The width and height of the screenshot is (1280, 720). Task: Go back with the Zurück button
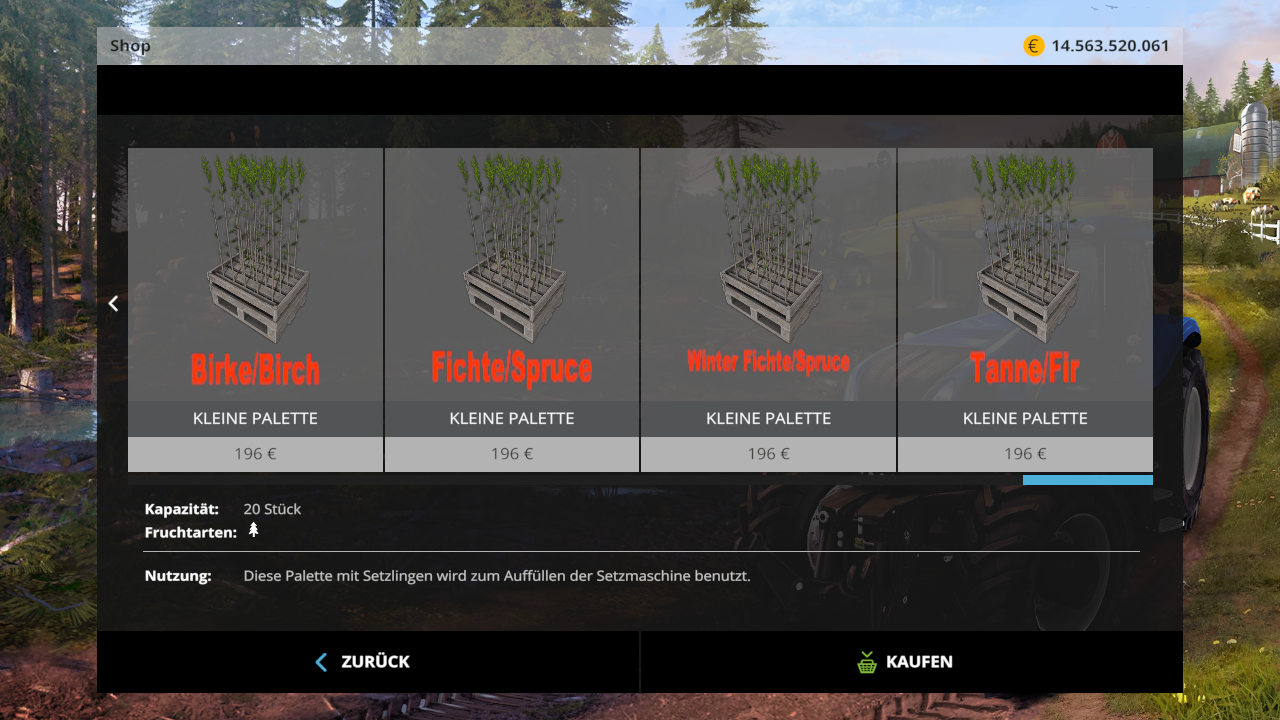coord(367,662)
